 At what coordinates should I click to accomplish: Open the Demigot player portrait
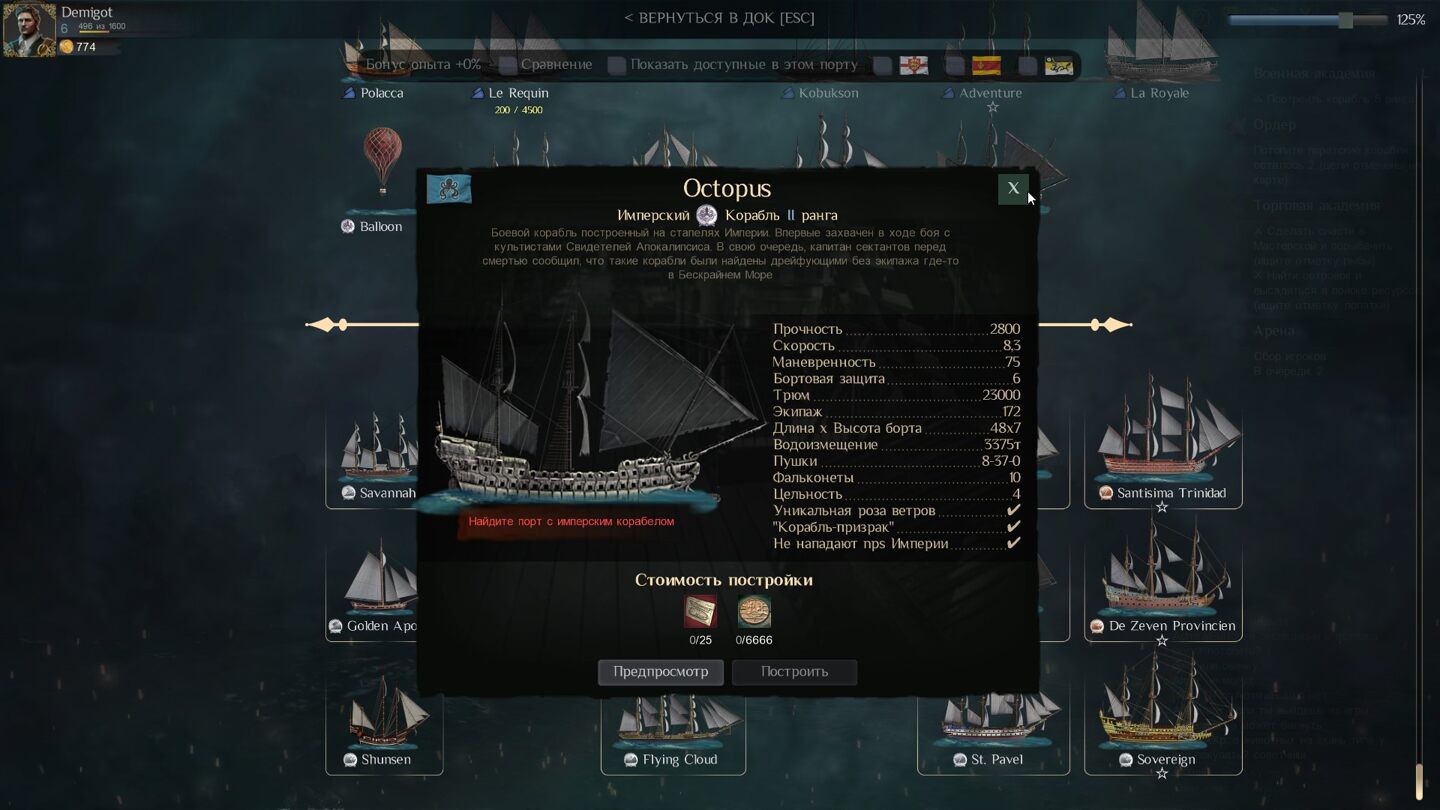[x=29, y=30]
